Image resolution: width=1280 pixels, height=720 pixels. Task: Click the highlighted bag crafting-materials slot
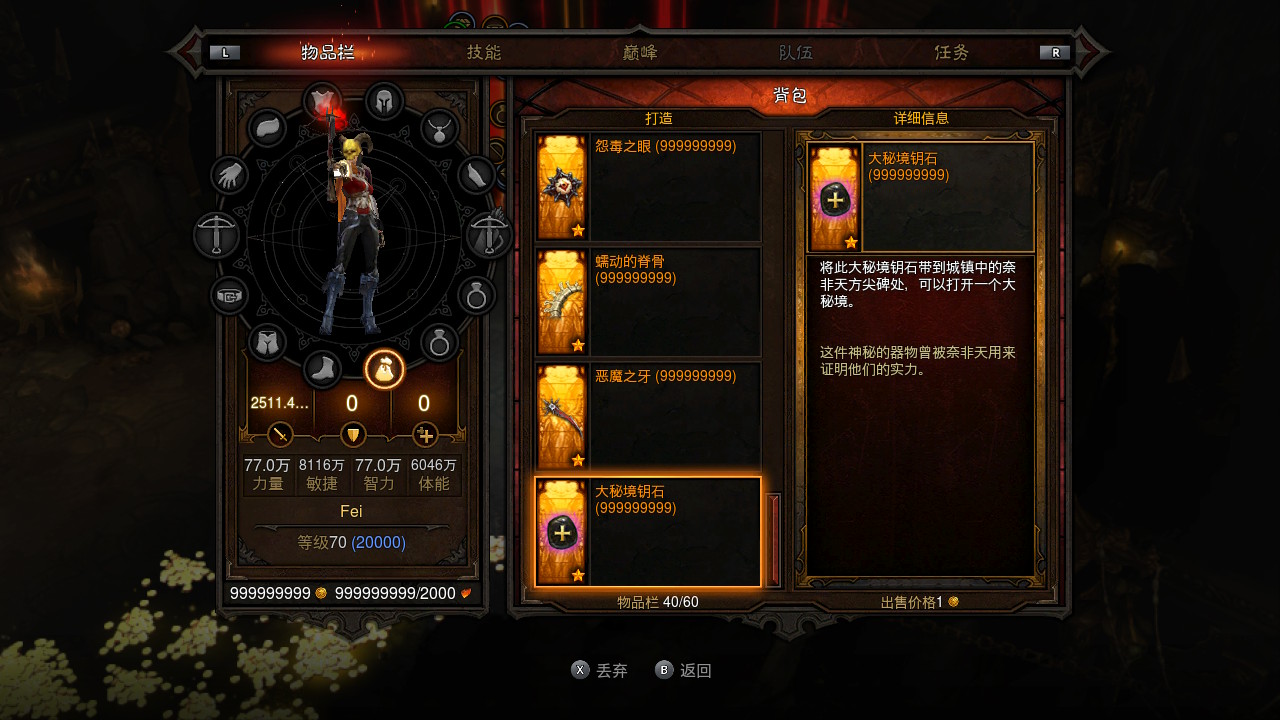(384, 369)
